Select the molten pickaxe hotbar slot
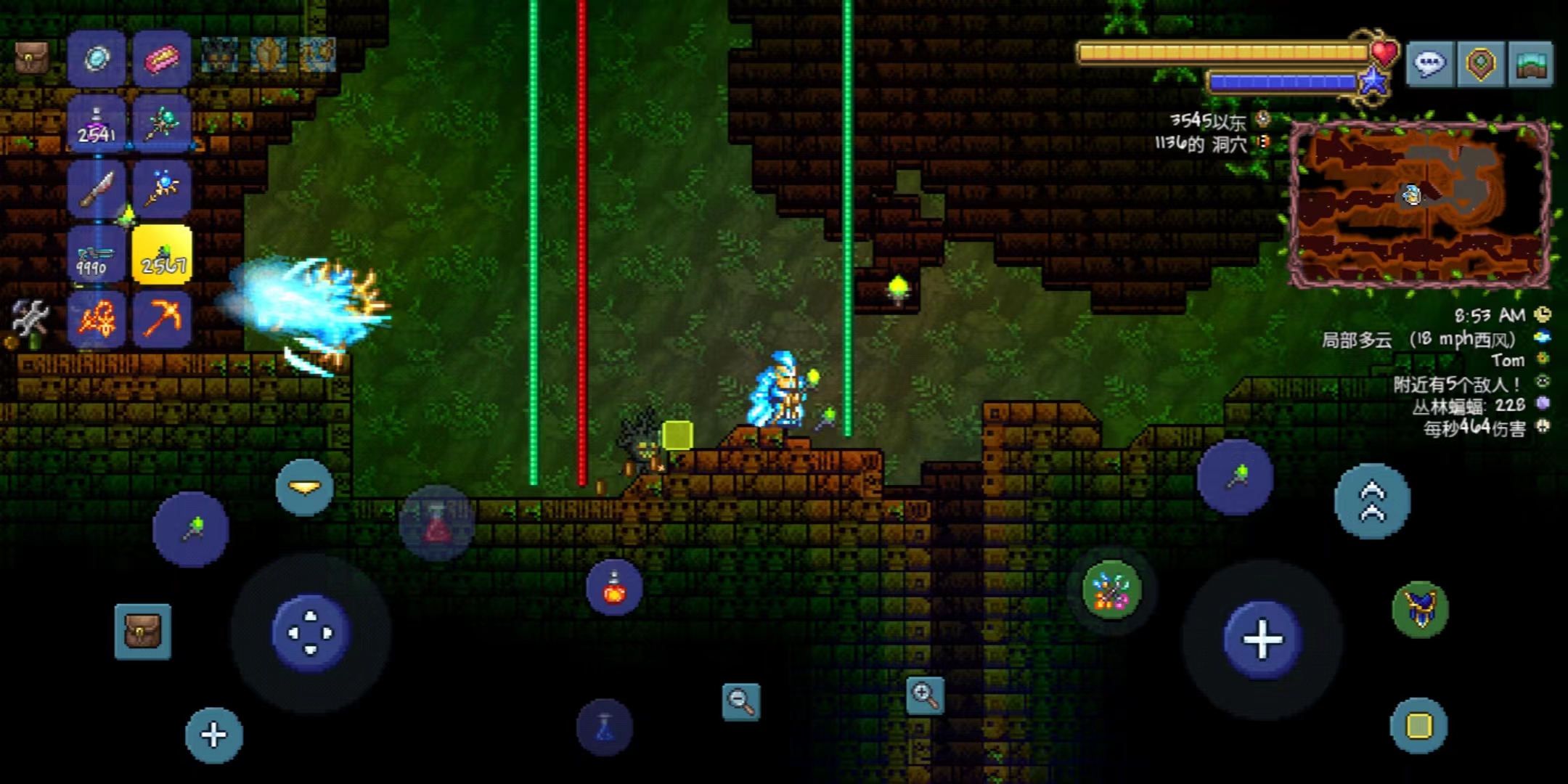This screenshot has height=784, width=1568. click(162, 319)
